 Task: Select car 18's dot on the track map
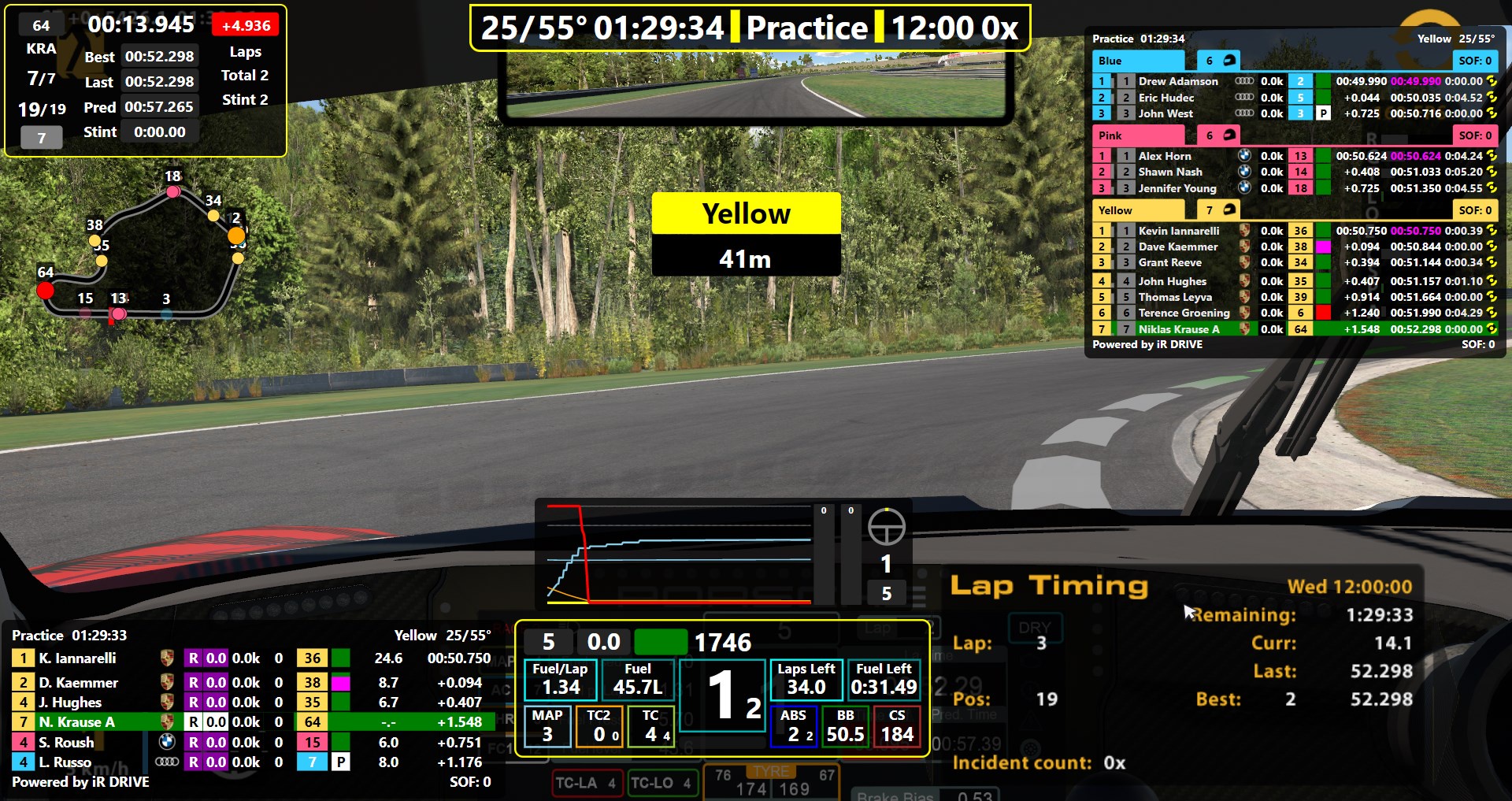pos(173,191)
